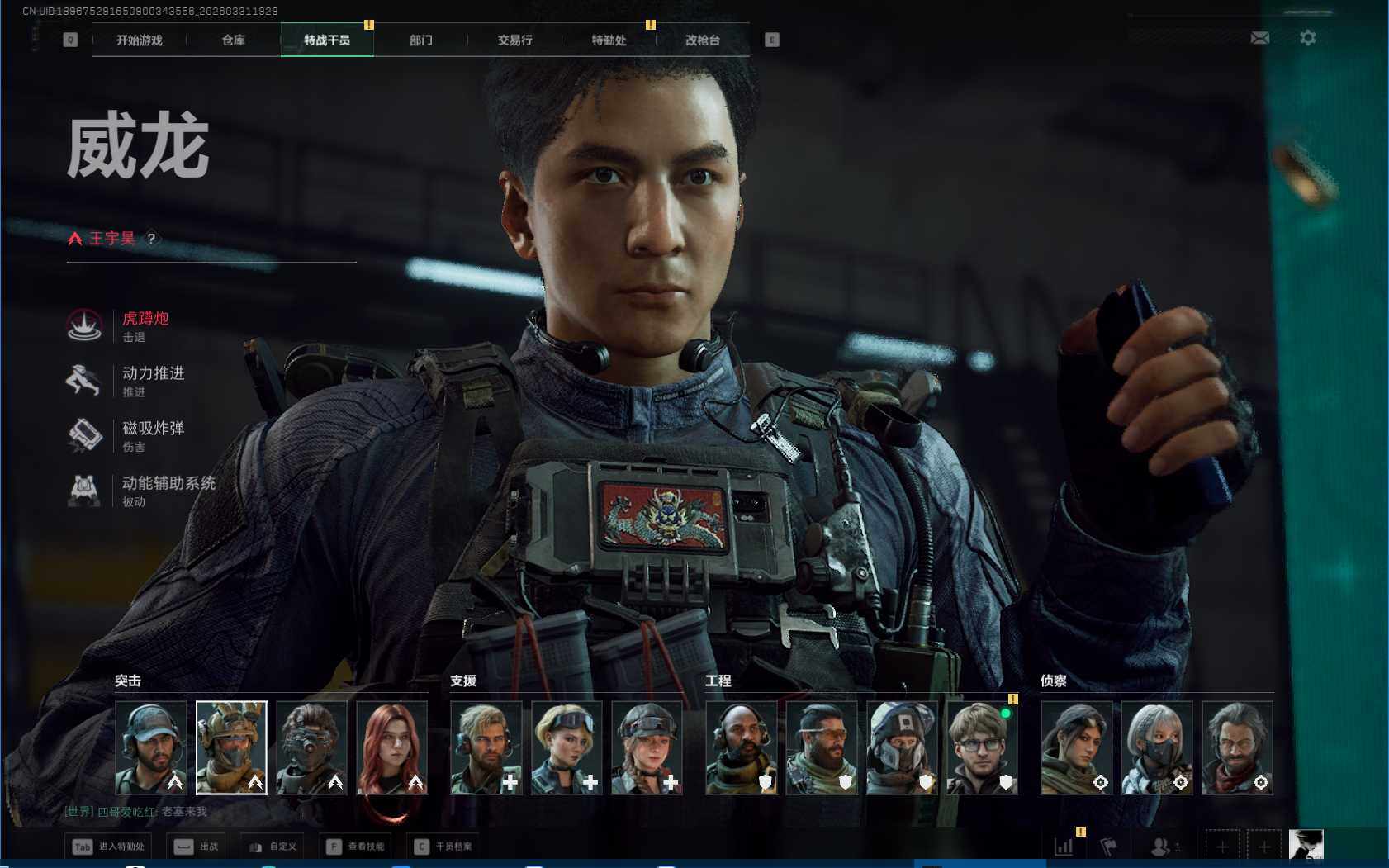Viewport: 1389px width, 868px height.
Task: Open the 开始游戏 tab
Action: tap(140, 40)
